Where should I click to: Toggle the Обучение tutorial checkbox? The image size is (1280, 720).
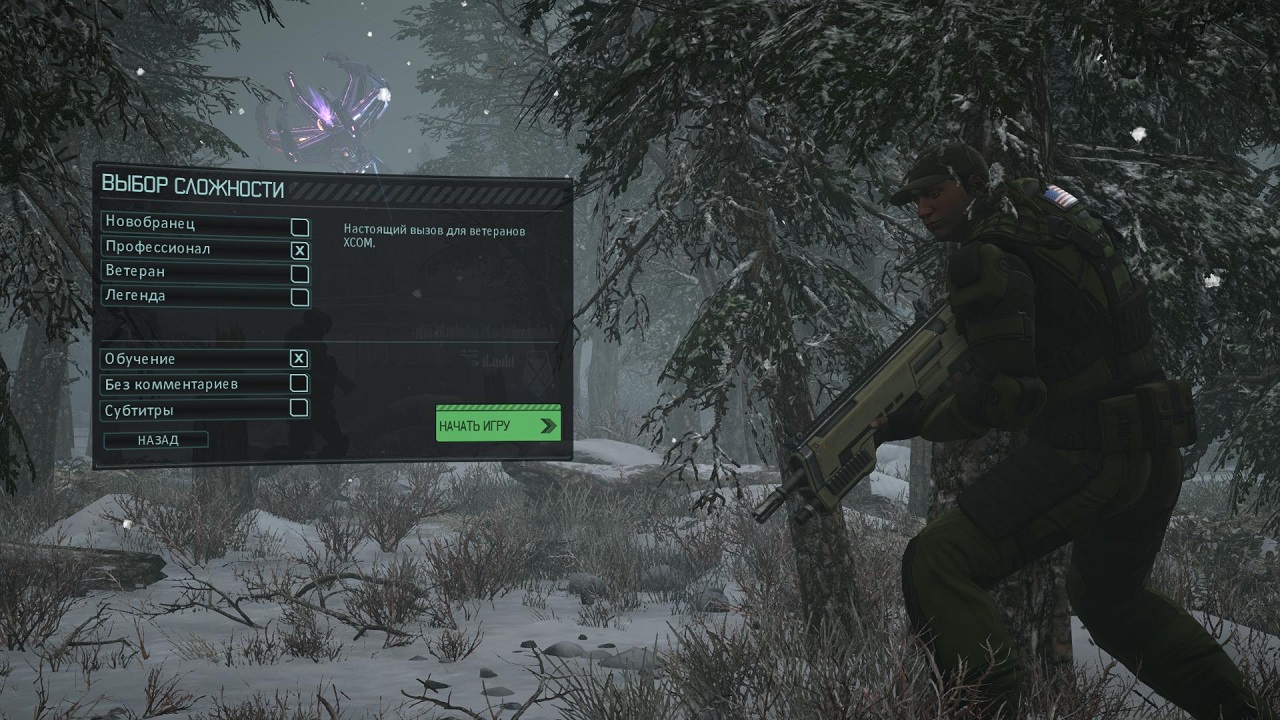click(x=298, y=358)
